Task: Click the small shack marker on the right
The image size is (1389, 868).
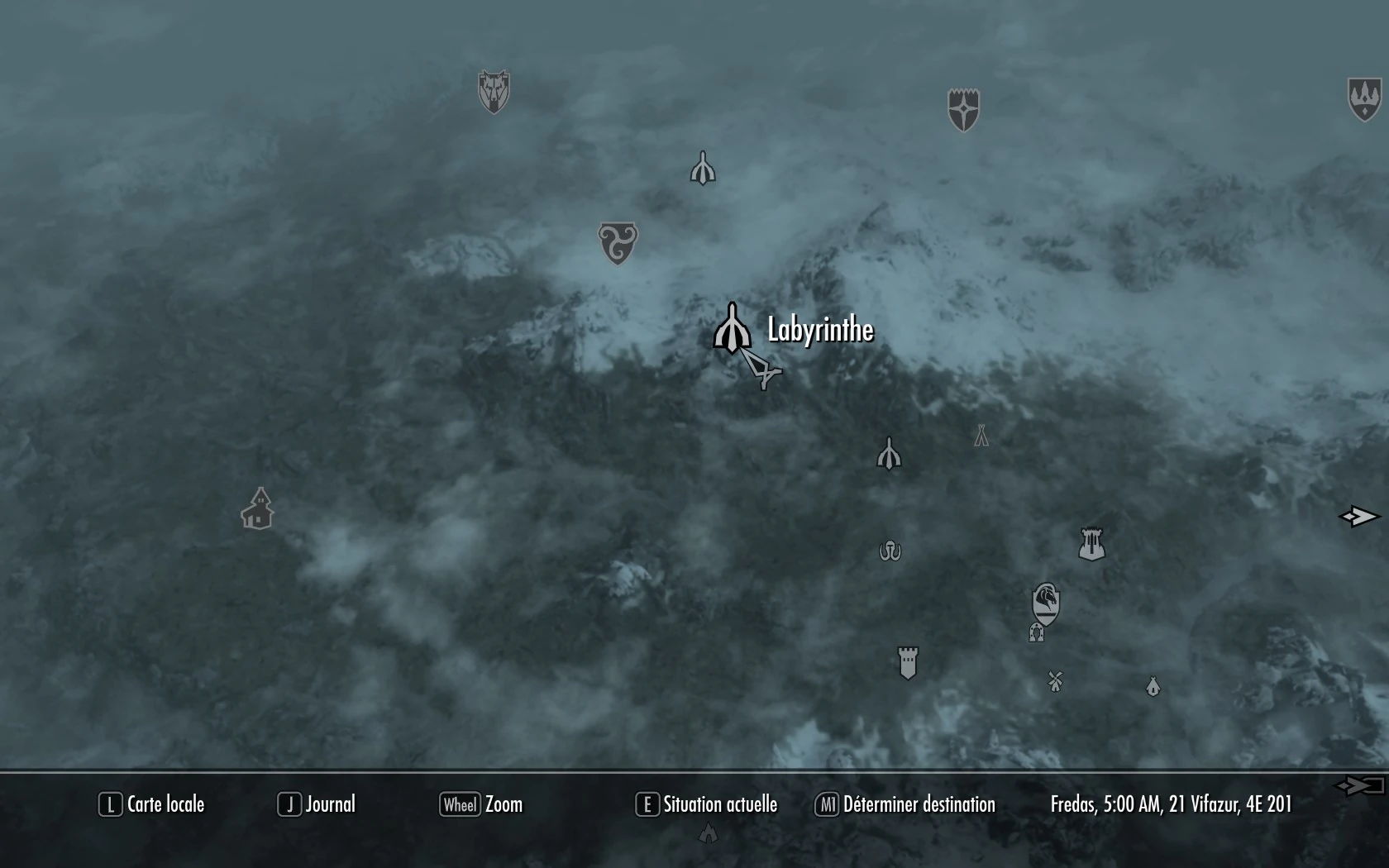Action: 1152,687
